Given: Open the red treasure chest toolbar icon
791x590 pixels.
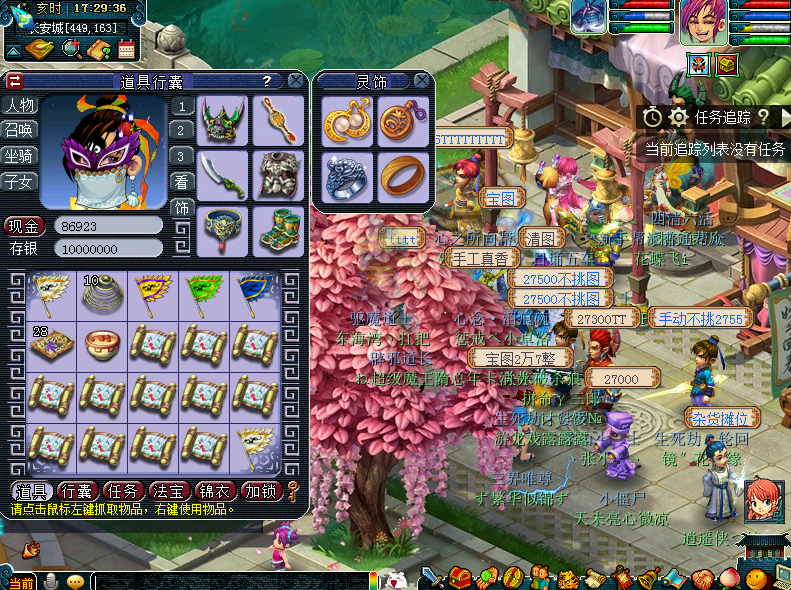Looking at the screenshot, I should click(x=459, y=578).
